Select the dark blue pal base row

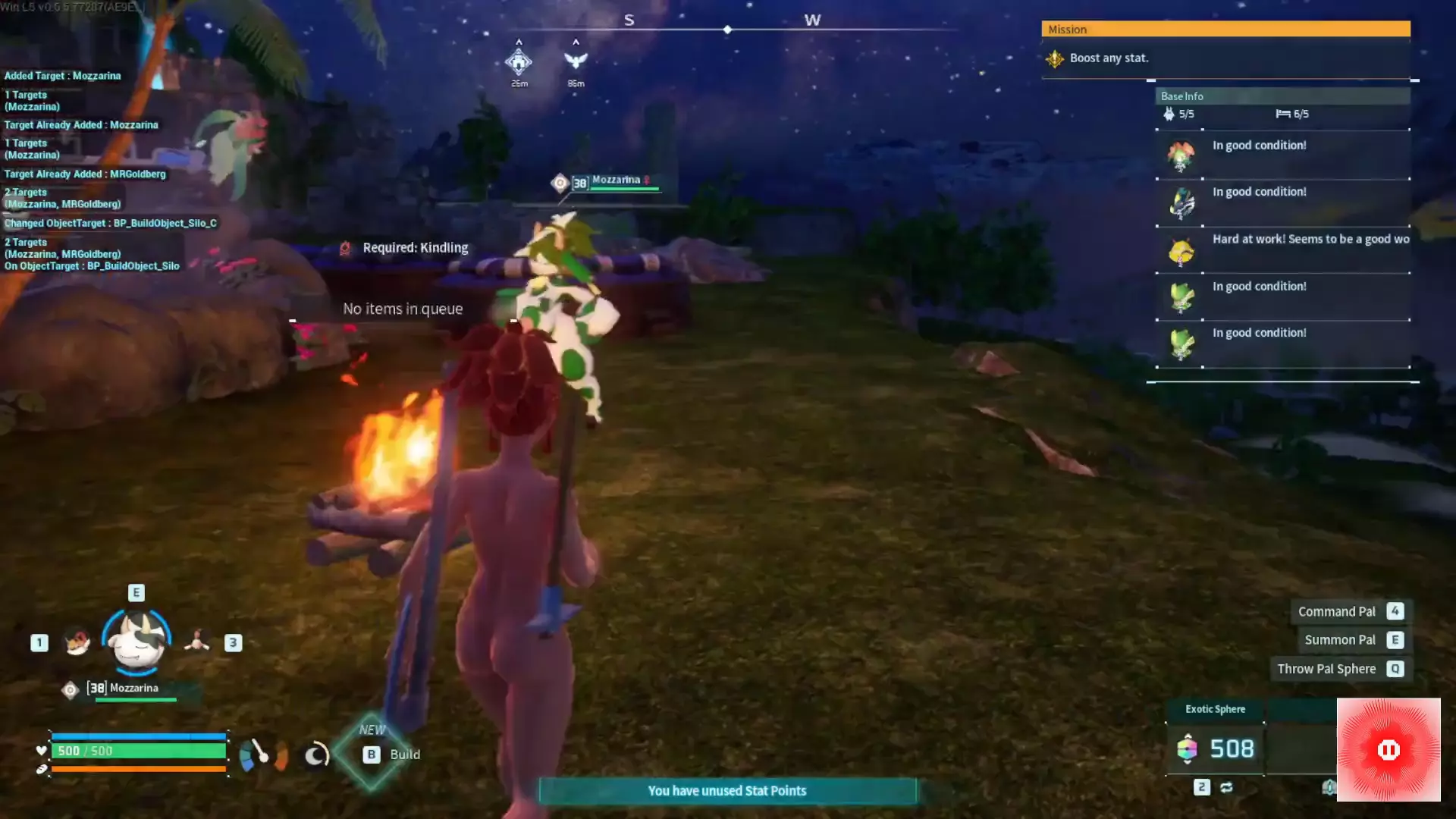(x=1283, y=202)
